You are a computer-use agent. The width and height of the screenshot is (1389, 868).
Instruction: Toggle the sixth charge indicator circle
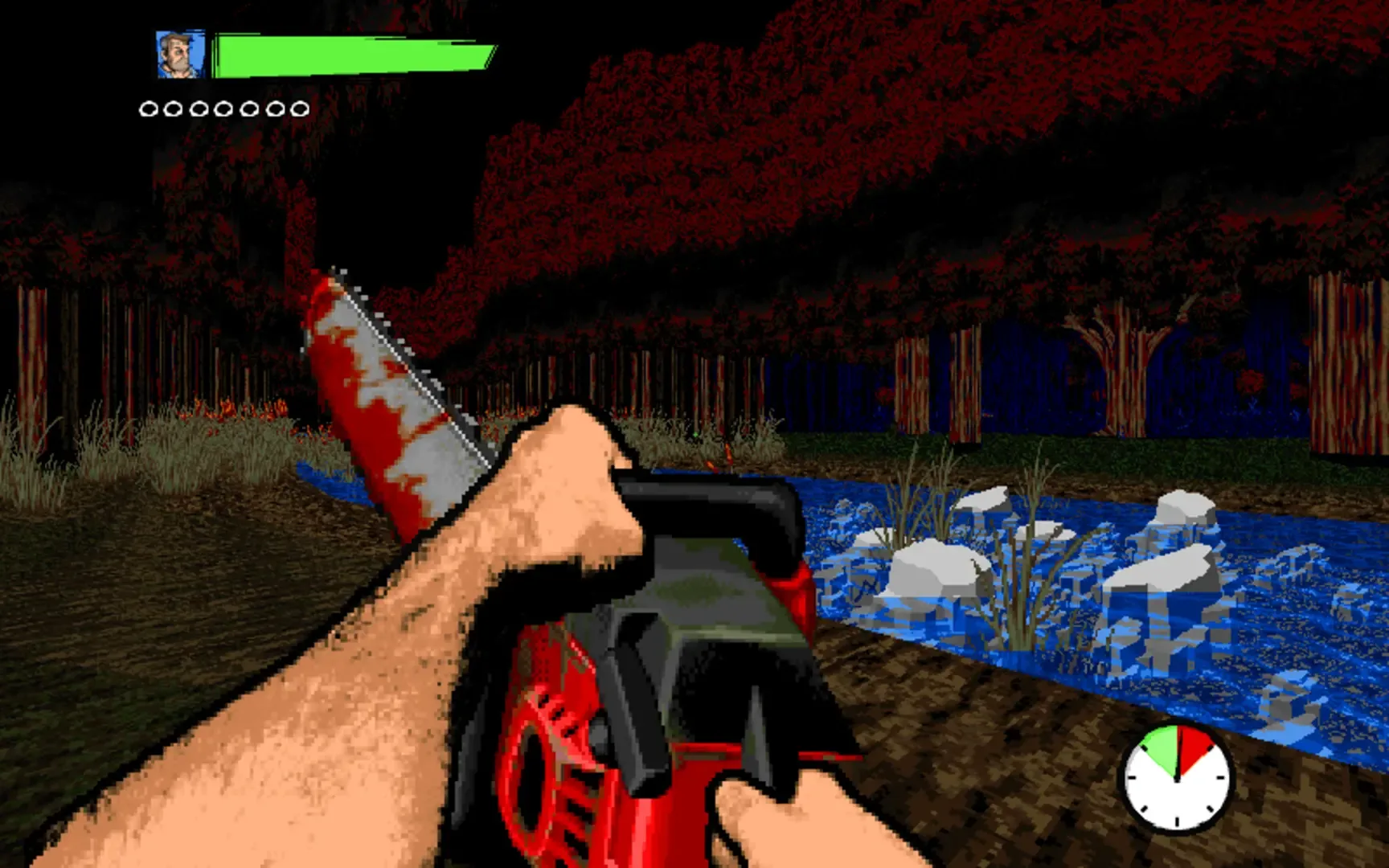point(276,107)
